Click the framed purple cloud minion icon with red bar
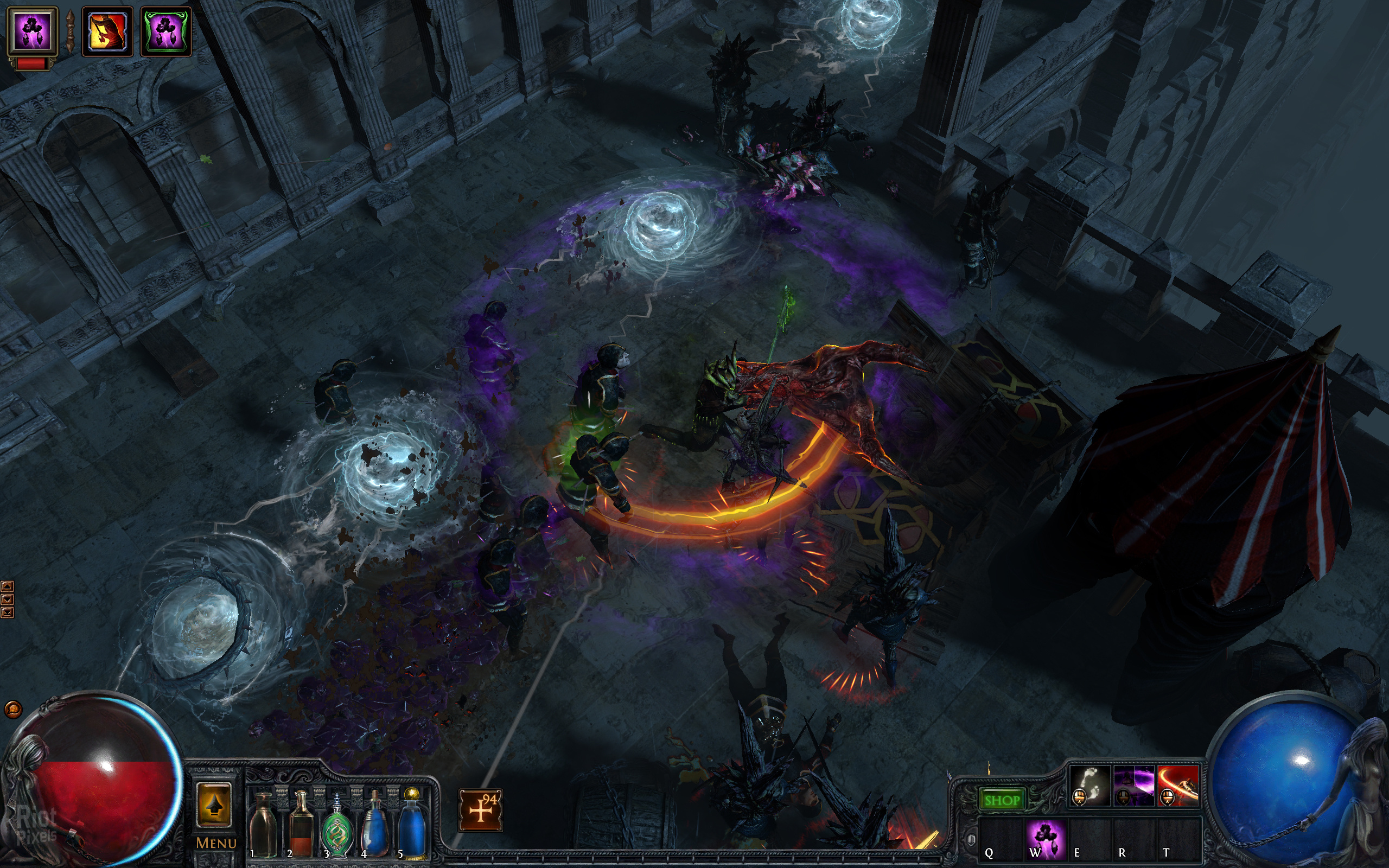This screenshot has height=868, width=1389. click(x=32, y=31)
